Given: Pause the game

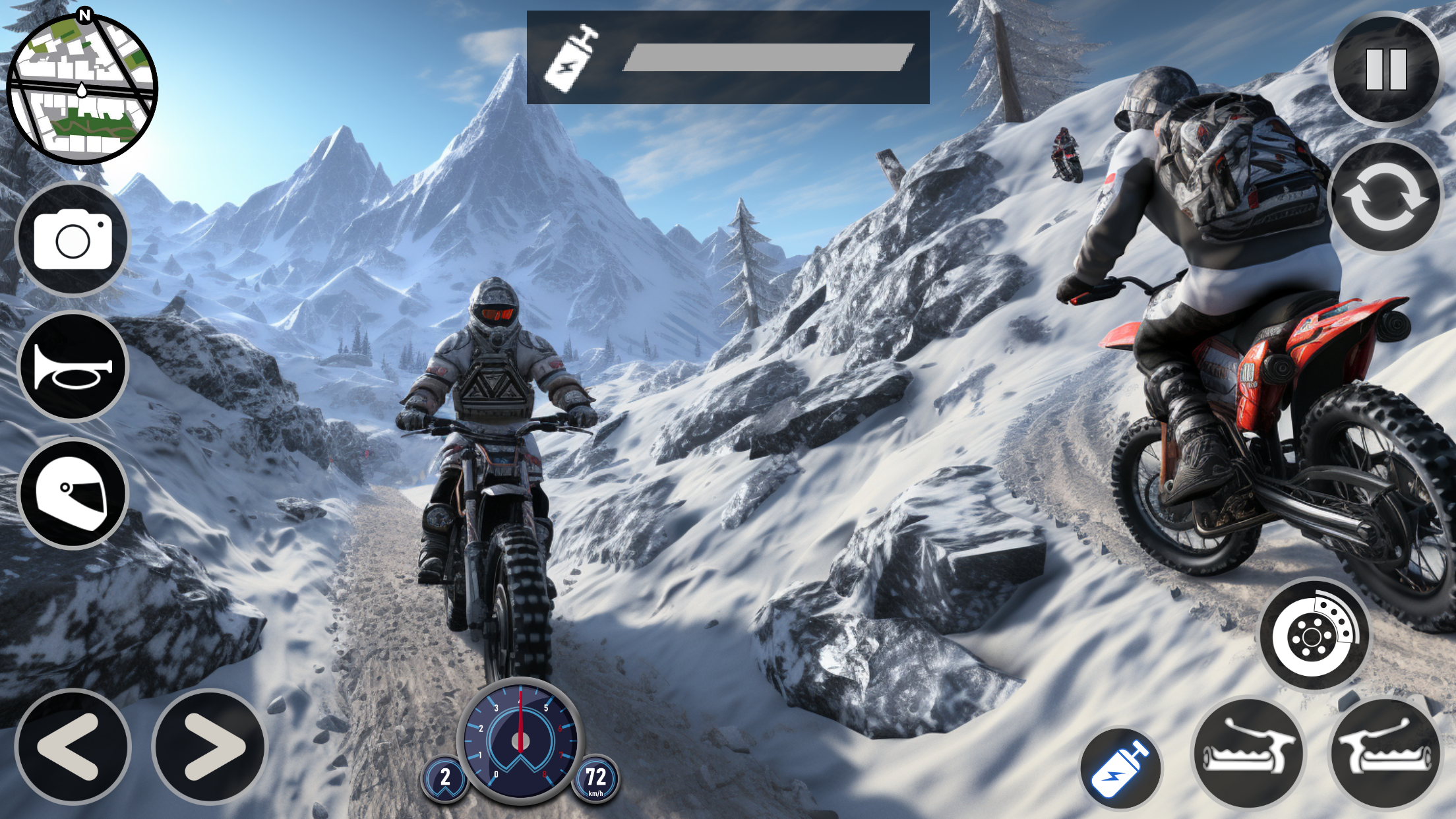Looking at the screenshot, I should [x=1386, y=69].
